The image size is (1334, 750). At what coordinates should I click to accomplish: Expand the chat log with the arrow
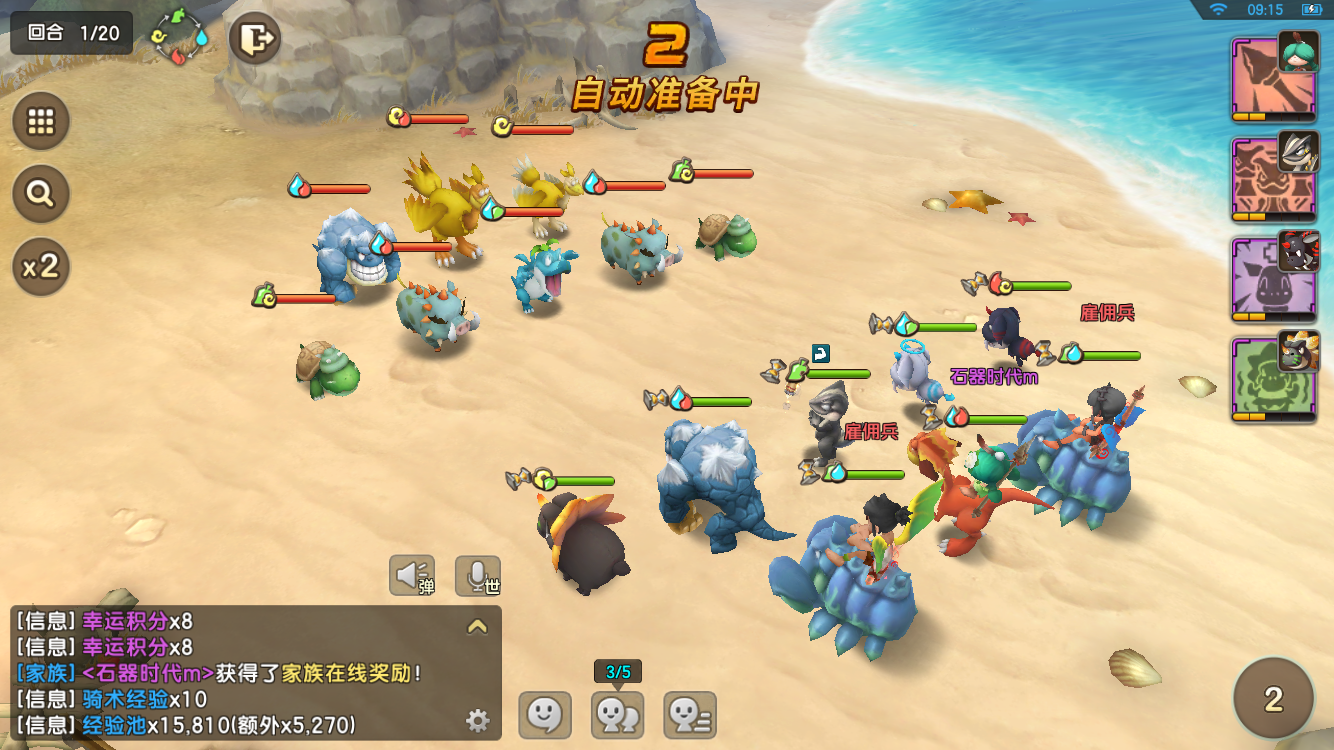(477, 627)
